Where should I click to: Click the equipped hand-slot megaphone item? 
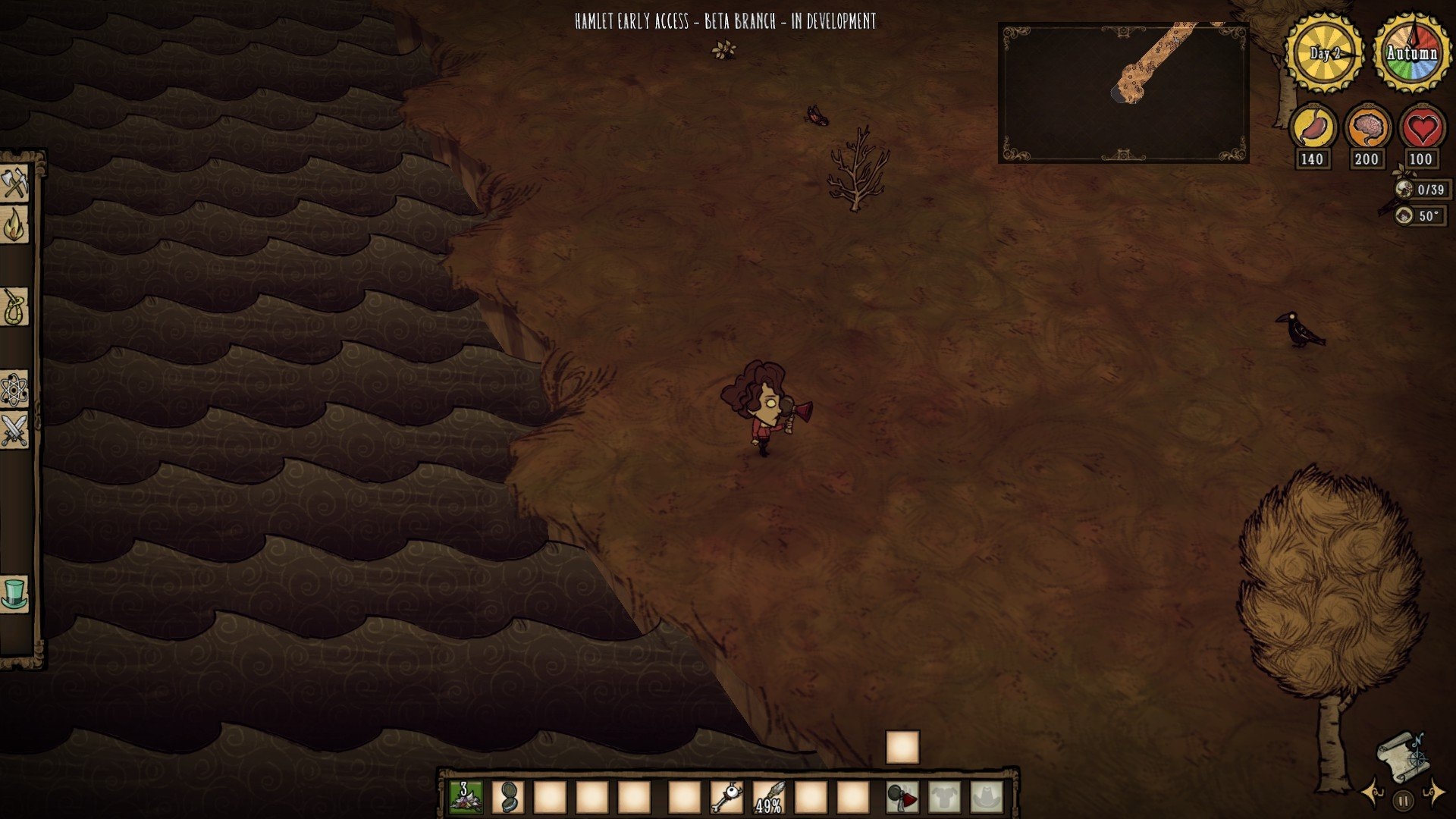(902, 797)
